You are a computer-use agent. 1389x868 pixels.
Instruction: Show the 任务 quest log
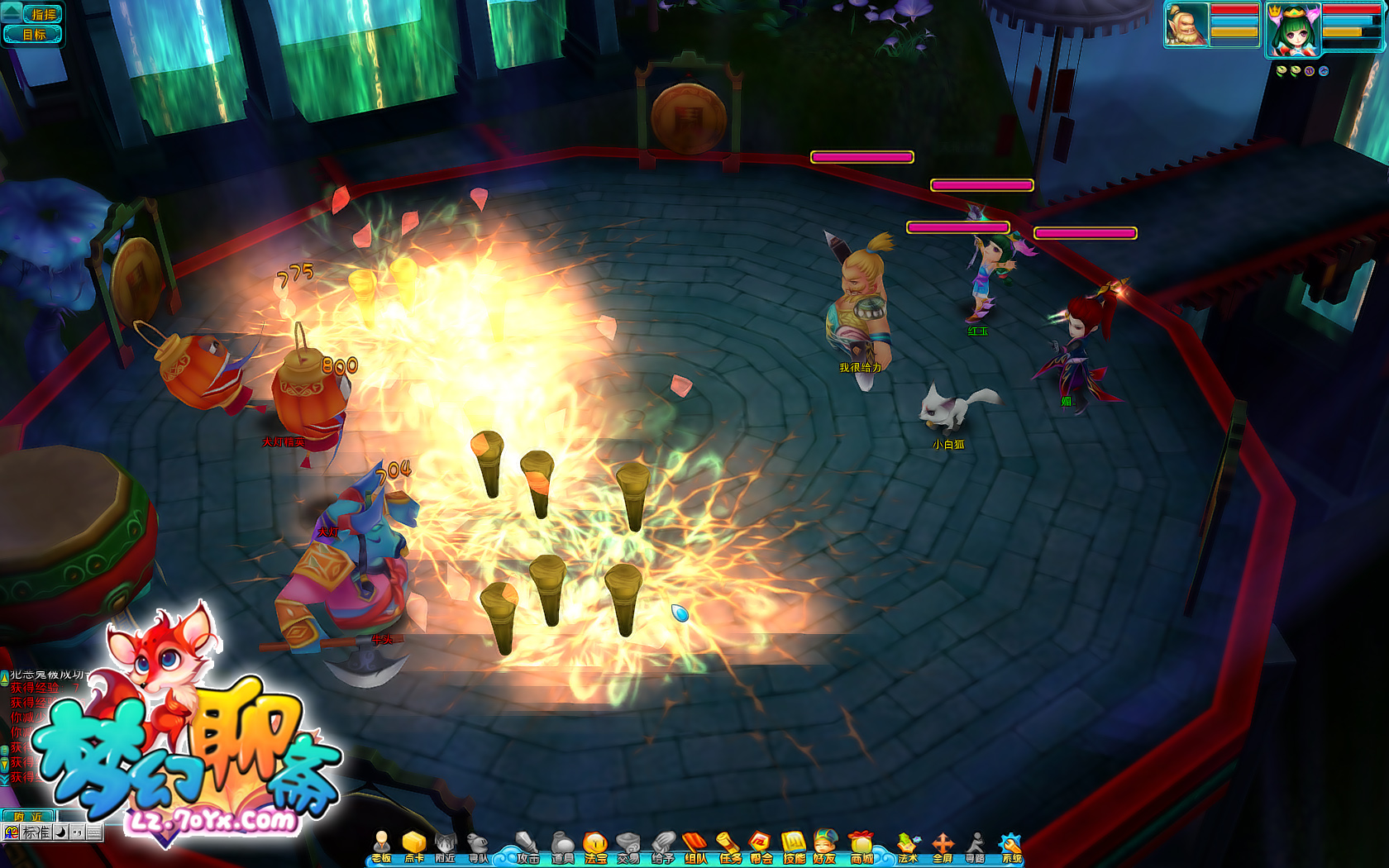point(729,847)
